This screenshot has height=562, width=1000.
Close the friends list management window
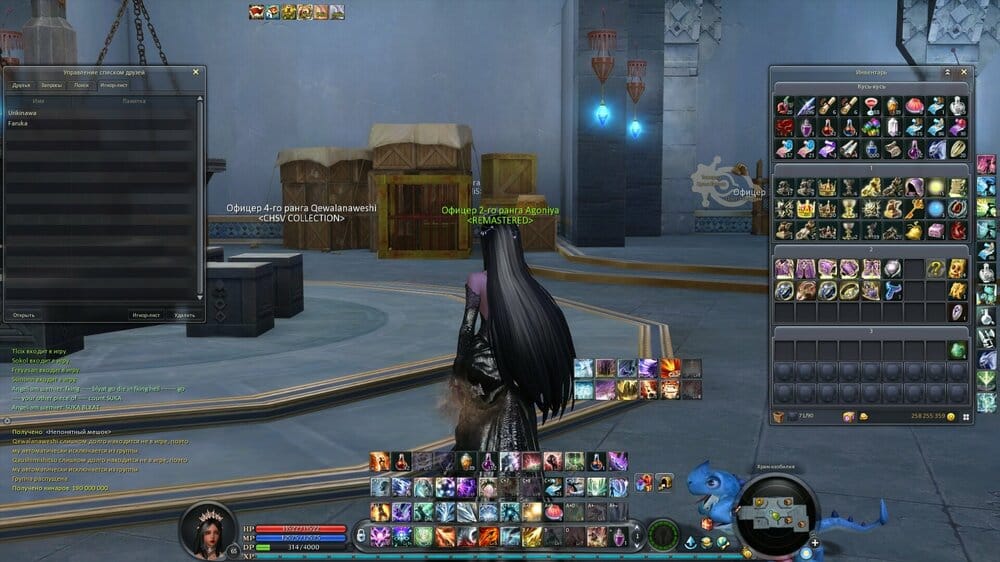coord(196,72)
